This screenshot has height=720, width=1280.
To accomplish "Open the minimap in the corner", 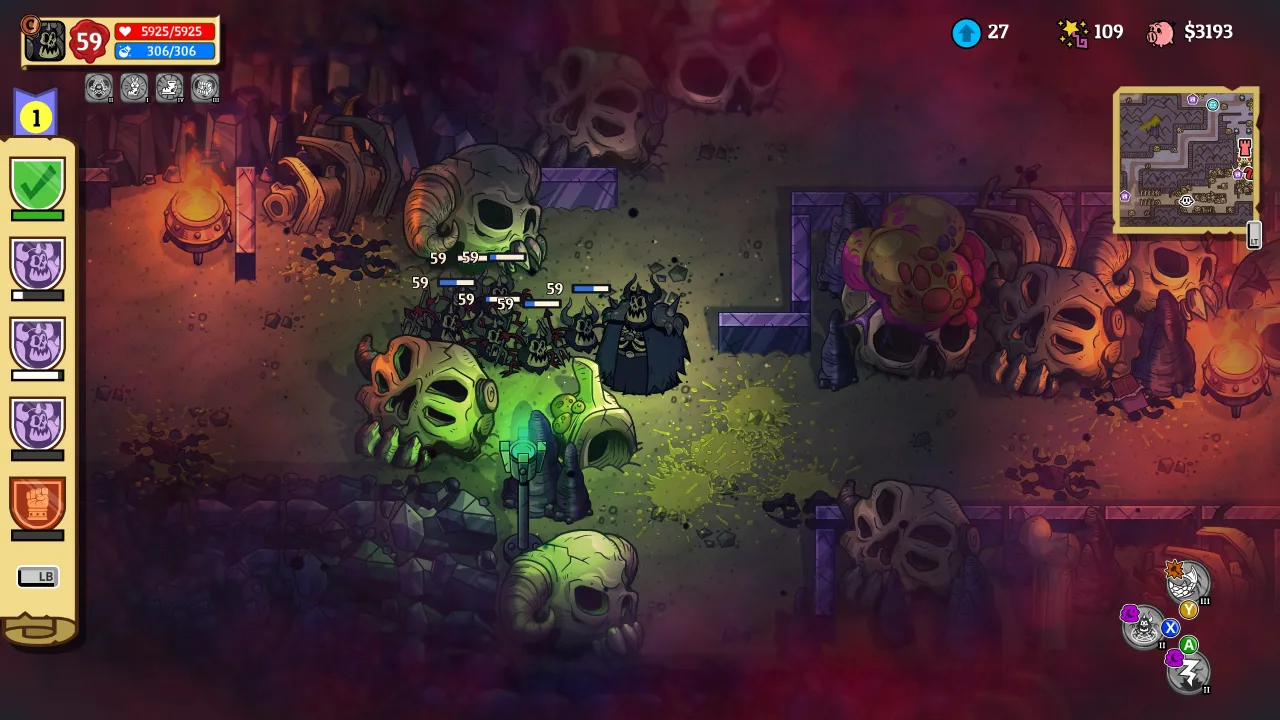I will tap(1186, 160).
